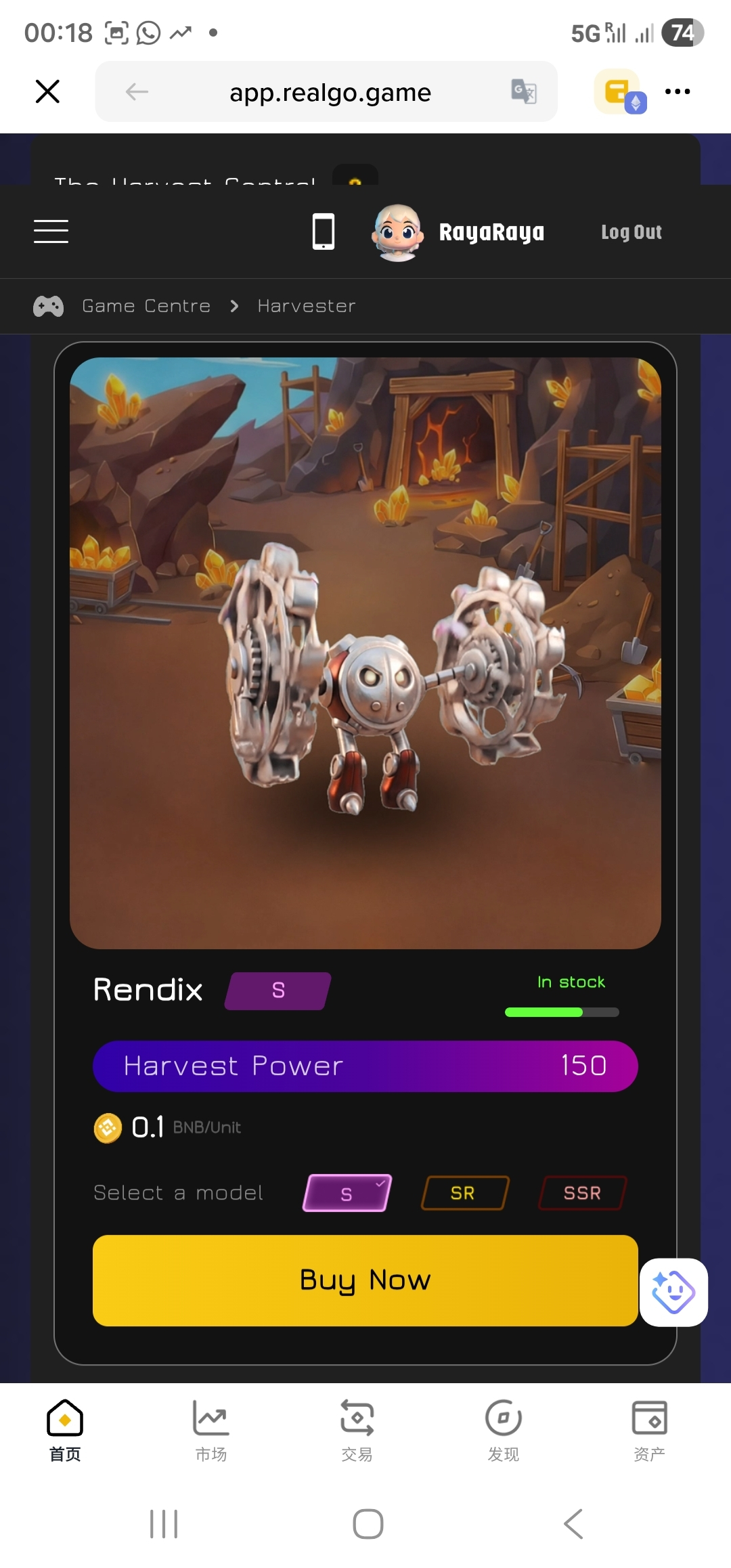Buy the Rendix harvester now
This screenshot has width=731, height=1568.
pyautogui.click(x=365, y=1280)
